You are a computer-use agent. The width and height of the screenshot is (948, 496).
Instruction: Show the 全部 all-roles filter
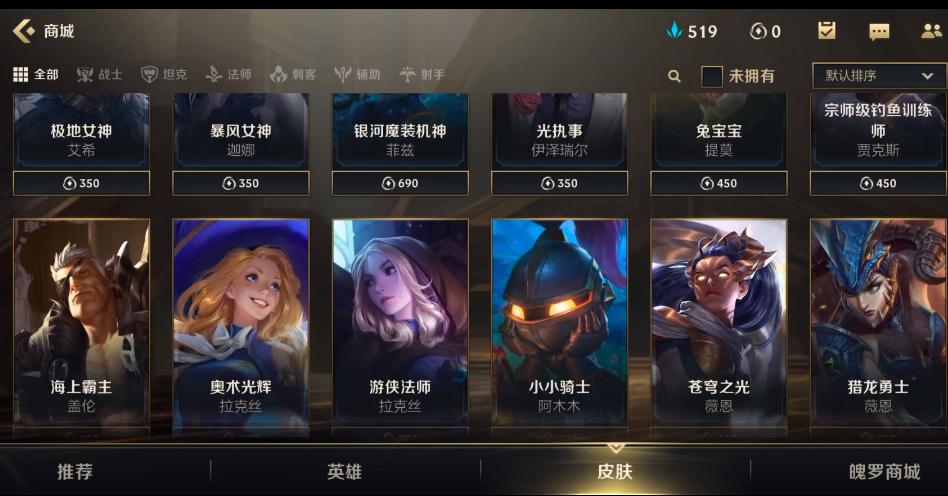[36, 75]
